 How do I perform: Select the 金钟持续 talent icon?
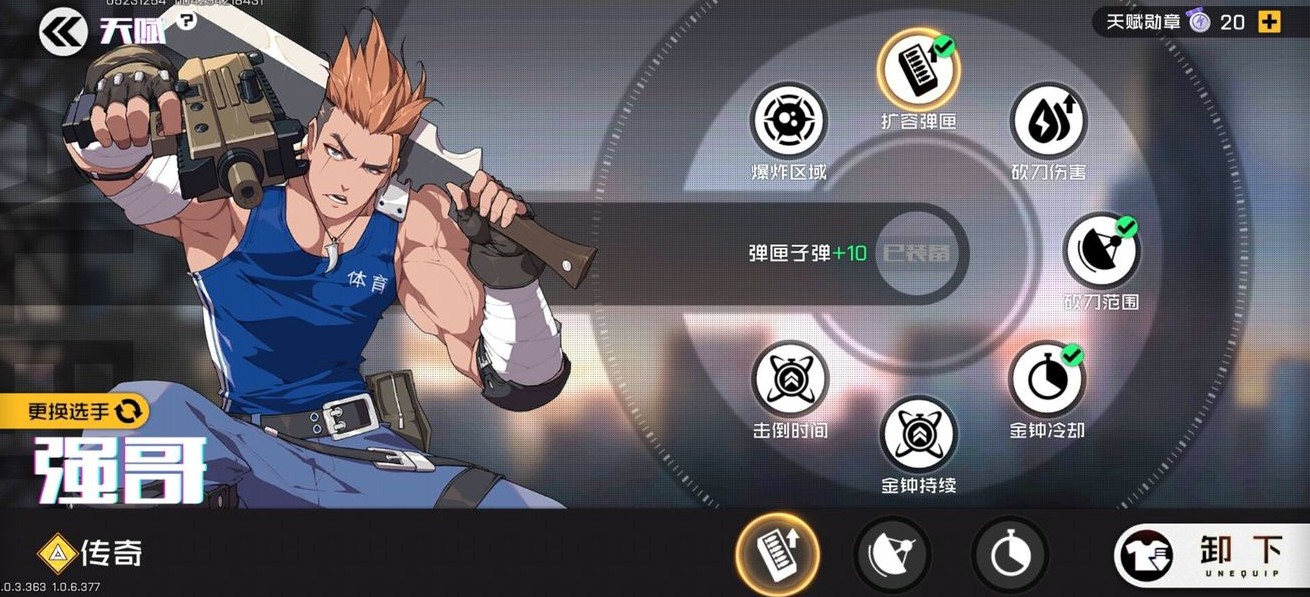(918, 434)
